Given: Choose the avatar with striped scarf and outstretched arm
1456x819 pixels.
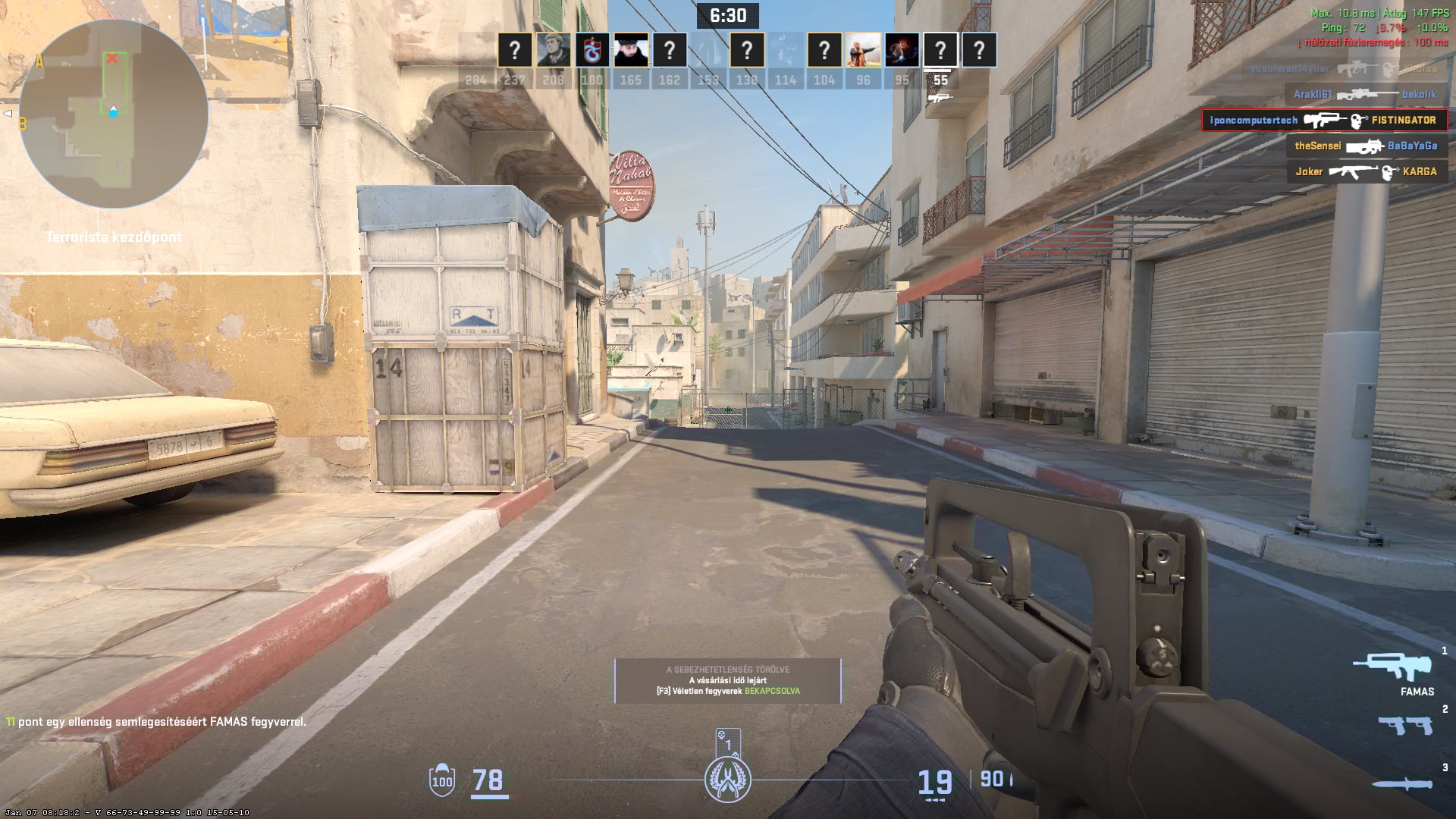Looking at the screenshot, I should pyautogui.click(x=863, y=51).
